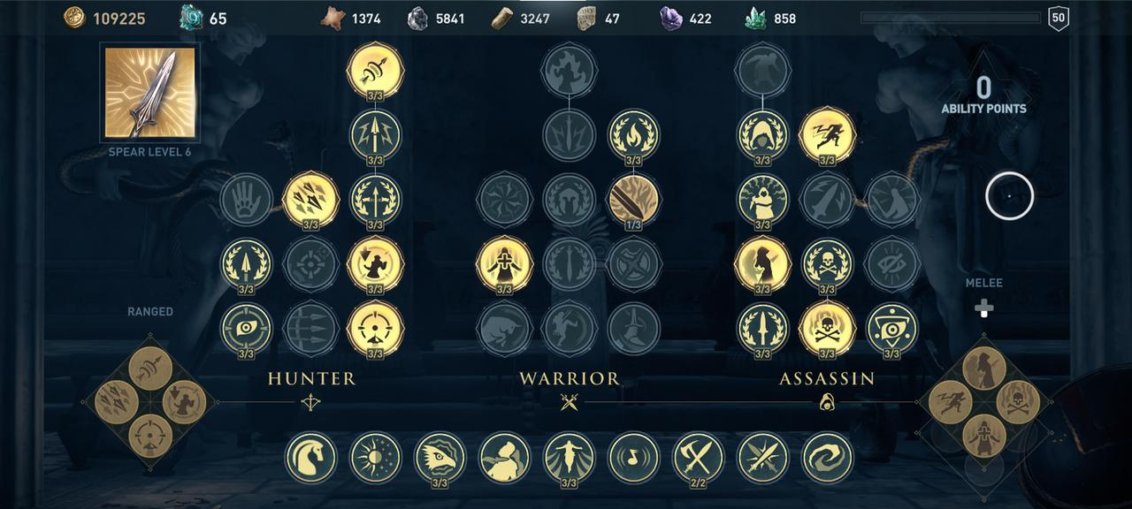Select the Spear Level 6 icon
Image resolution: width=1132 pixels, height=509 pixels.
pyautogui.click(x=149, y=95)
